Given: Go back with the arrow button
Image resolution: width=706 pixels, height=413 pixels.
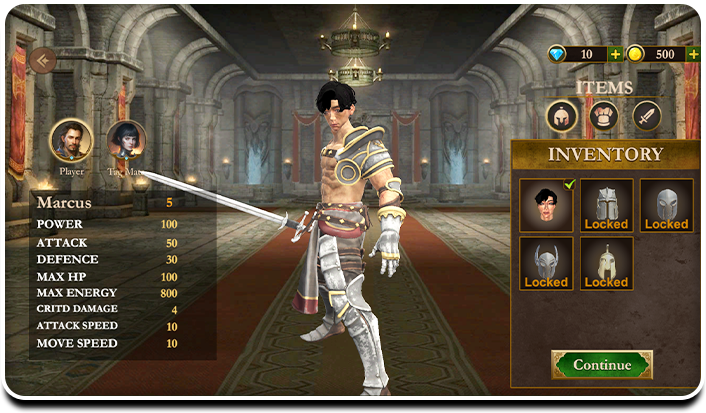Looking at the screenshot, I should [42, 60].
